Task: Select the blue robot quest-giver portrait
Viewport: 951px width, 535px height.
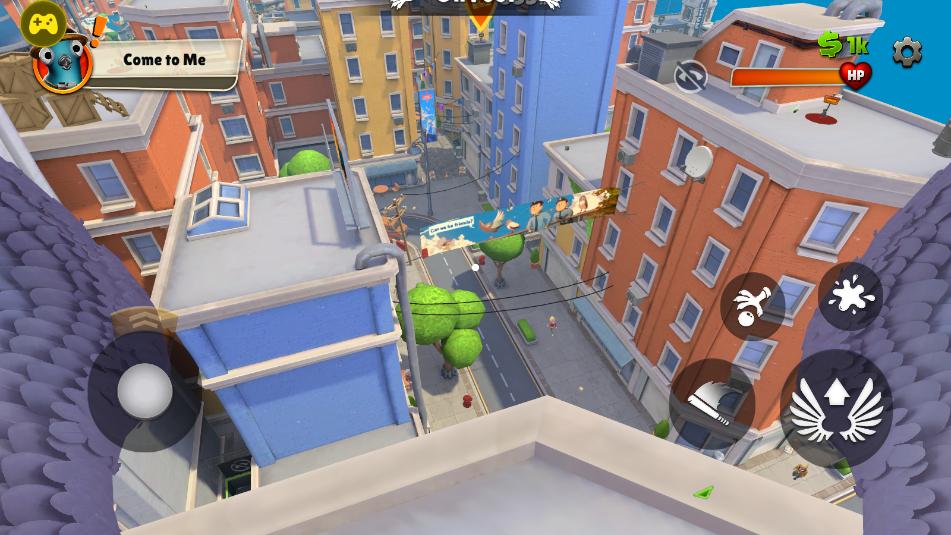Action: (63, 64)
